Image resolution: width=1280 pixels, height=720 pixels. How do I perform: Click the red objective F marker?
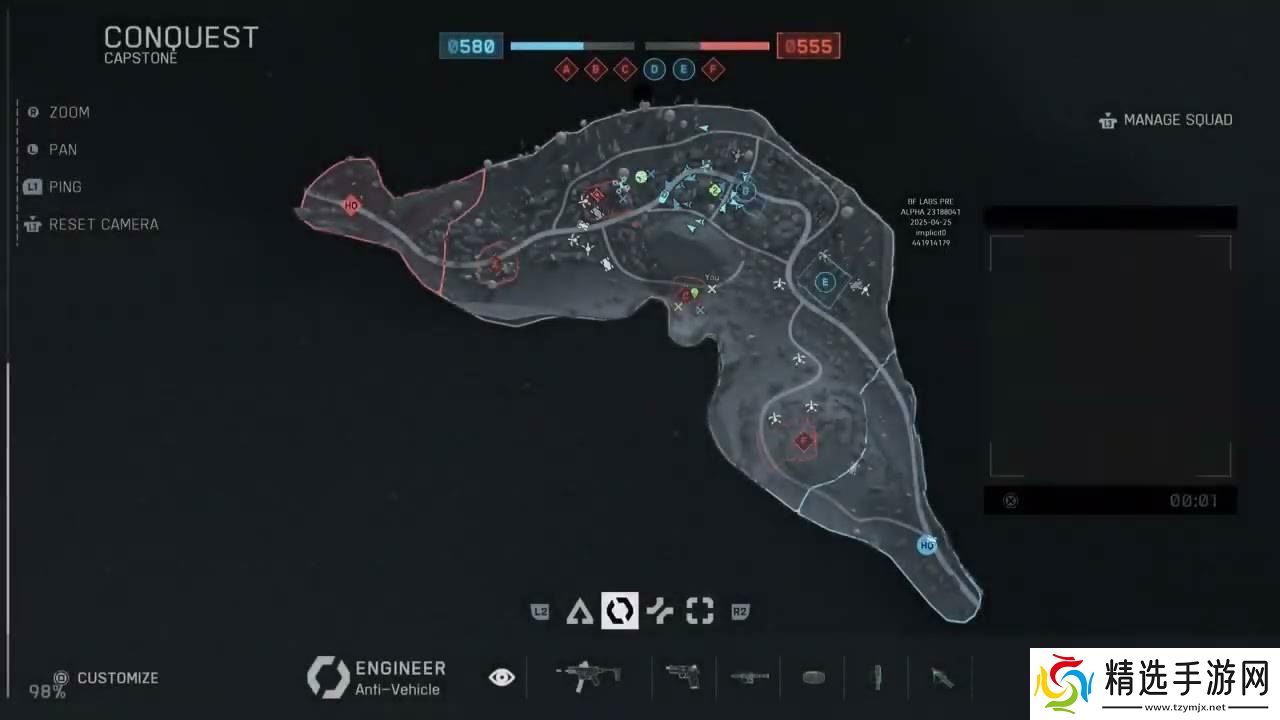point(803,441)
